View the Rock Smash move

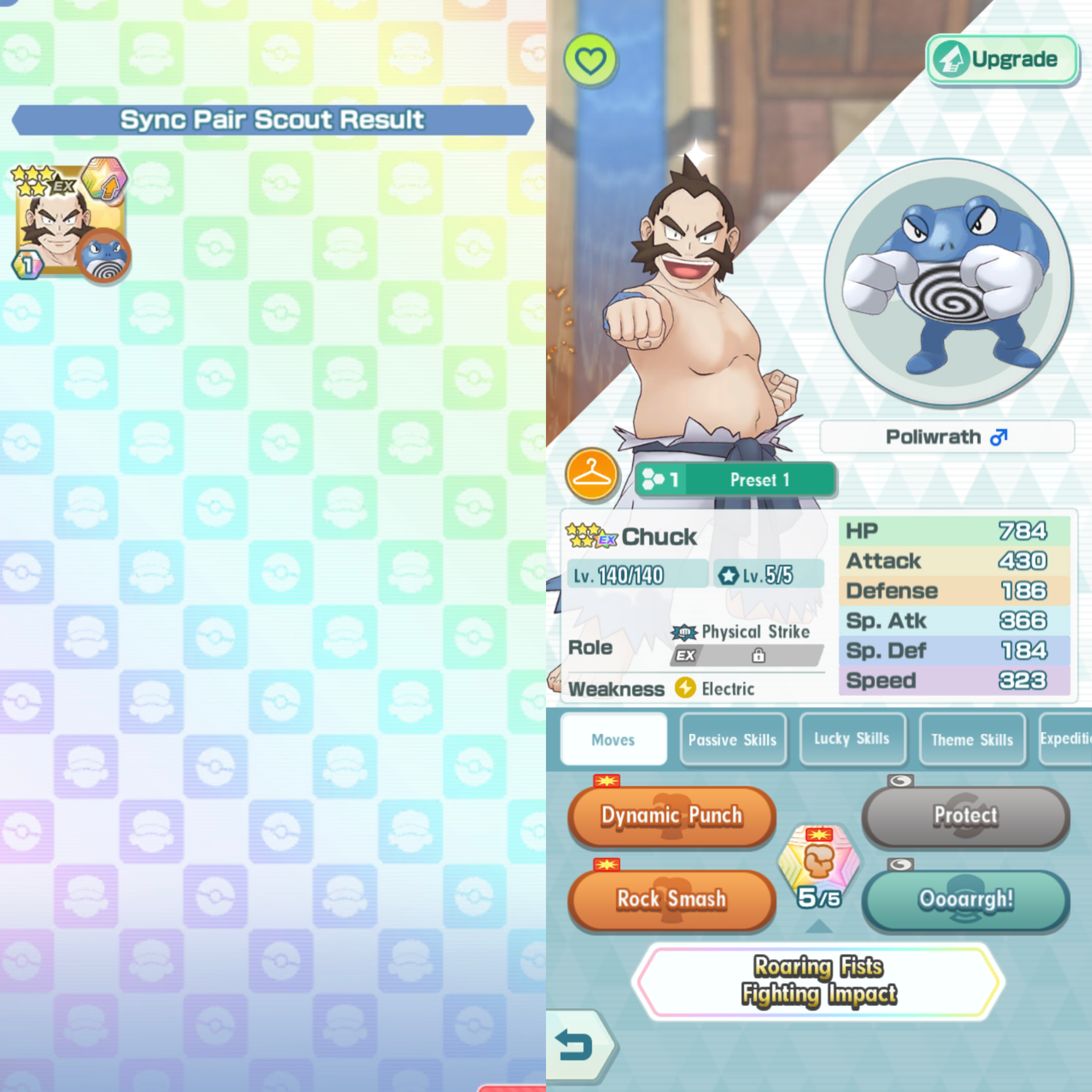(x=672, y=899)
